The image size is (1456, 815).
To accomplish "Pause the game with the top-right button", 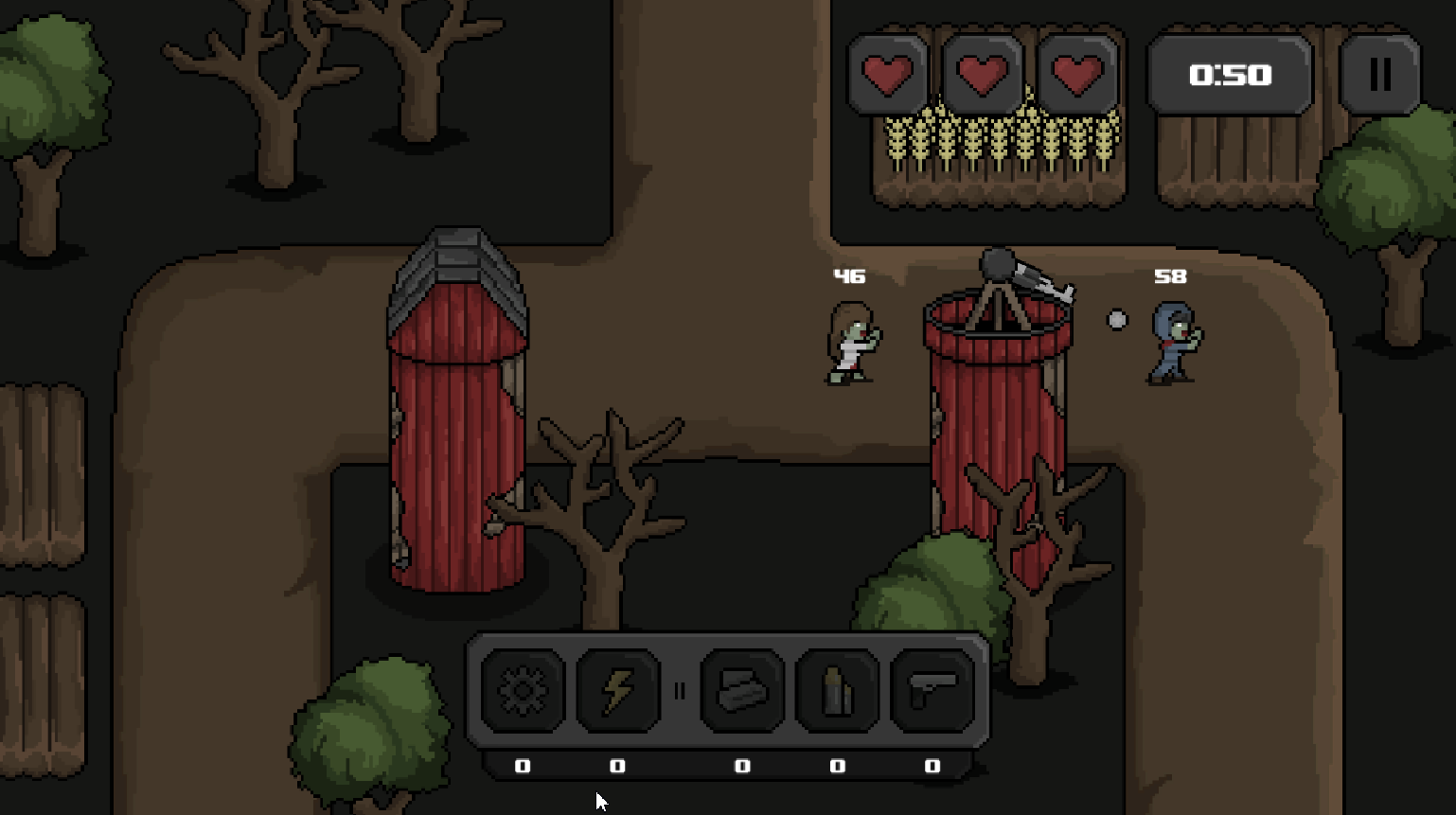I will coord(1379,75).
